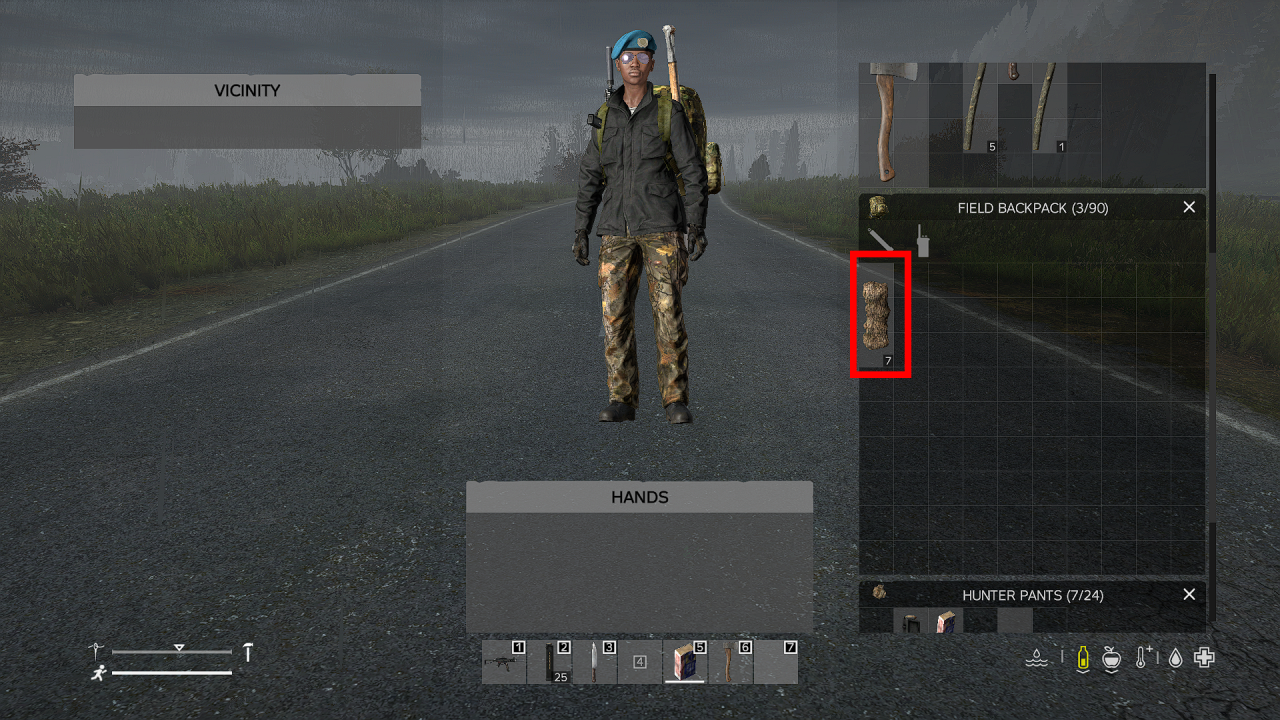
Task: Close the Field Backpack panel
Action: [1189, 207]
